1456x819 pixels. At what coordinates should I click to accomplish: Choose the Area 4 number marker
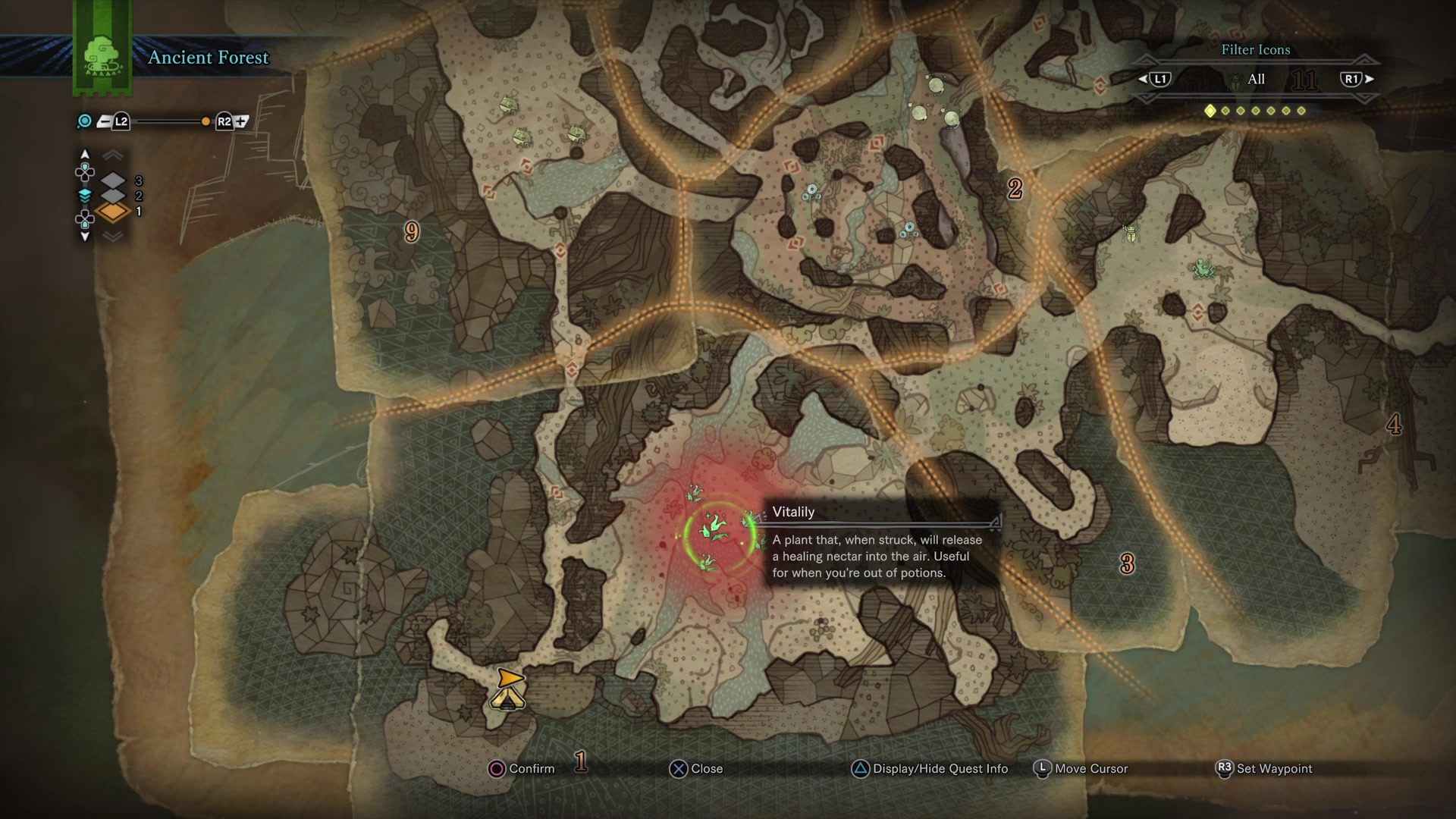pyautogui.click(x=1394, y=425)
